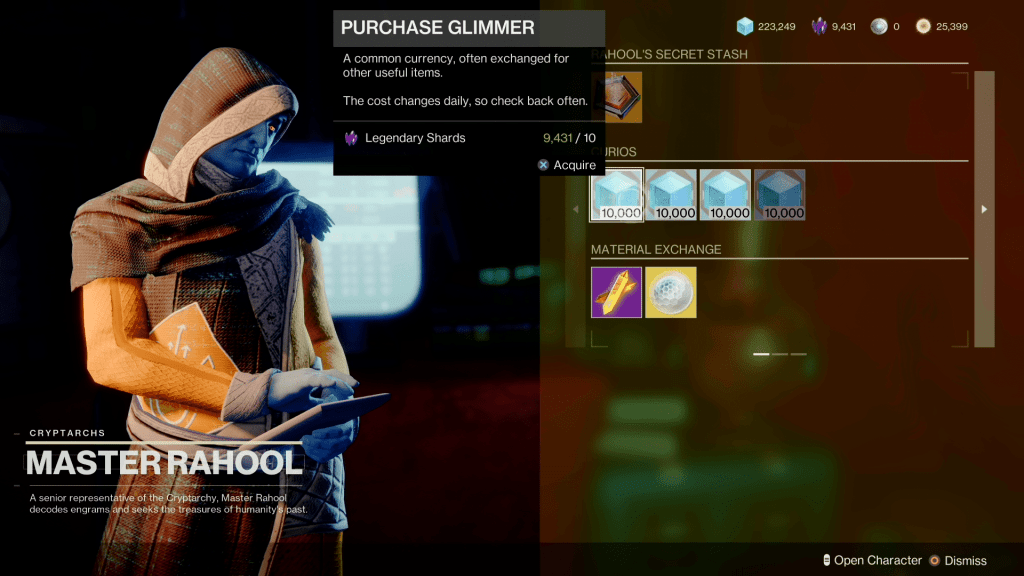
Task: Select the golden shard on purple background
Action: (x=616, y=292)
